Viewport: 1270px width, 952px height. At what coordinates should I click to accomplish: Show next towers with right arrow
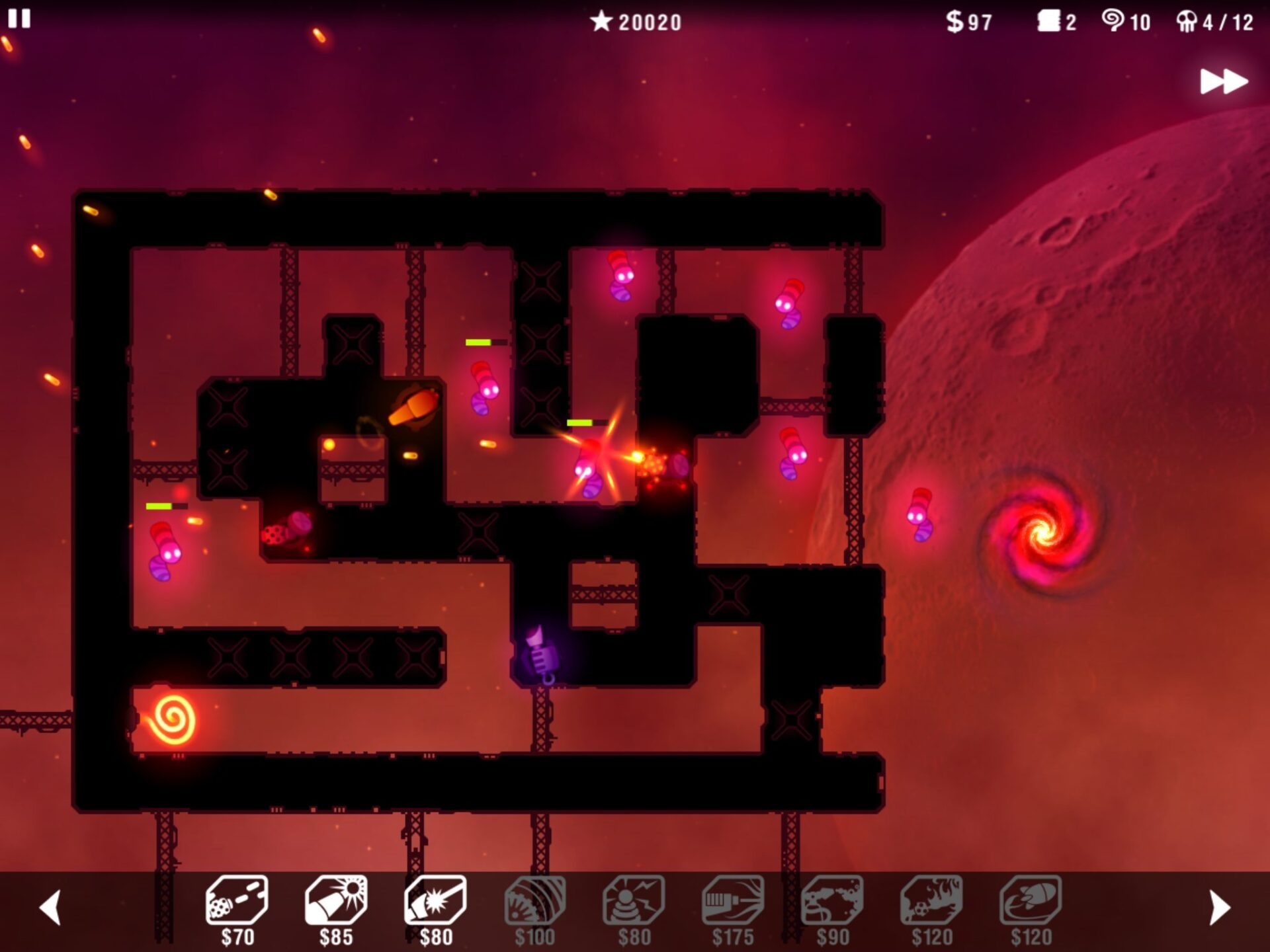(1219, 907)
